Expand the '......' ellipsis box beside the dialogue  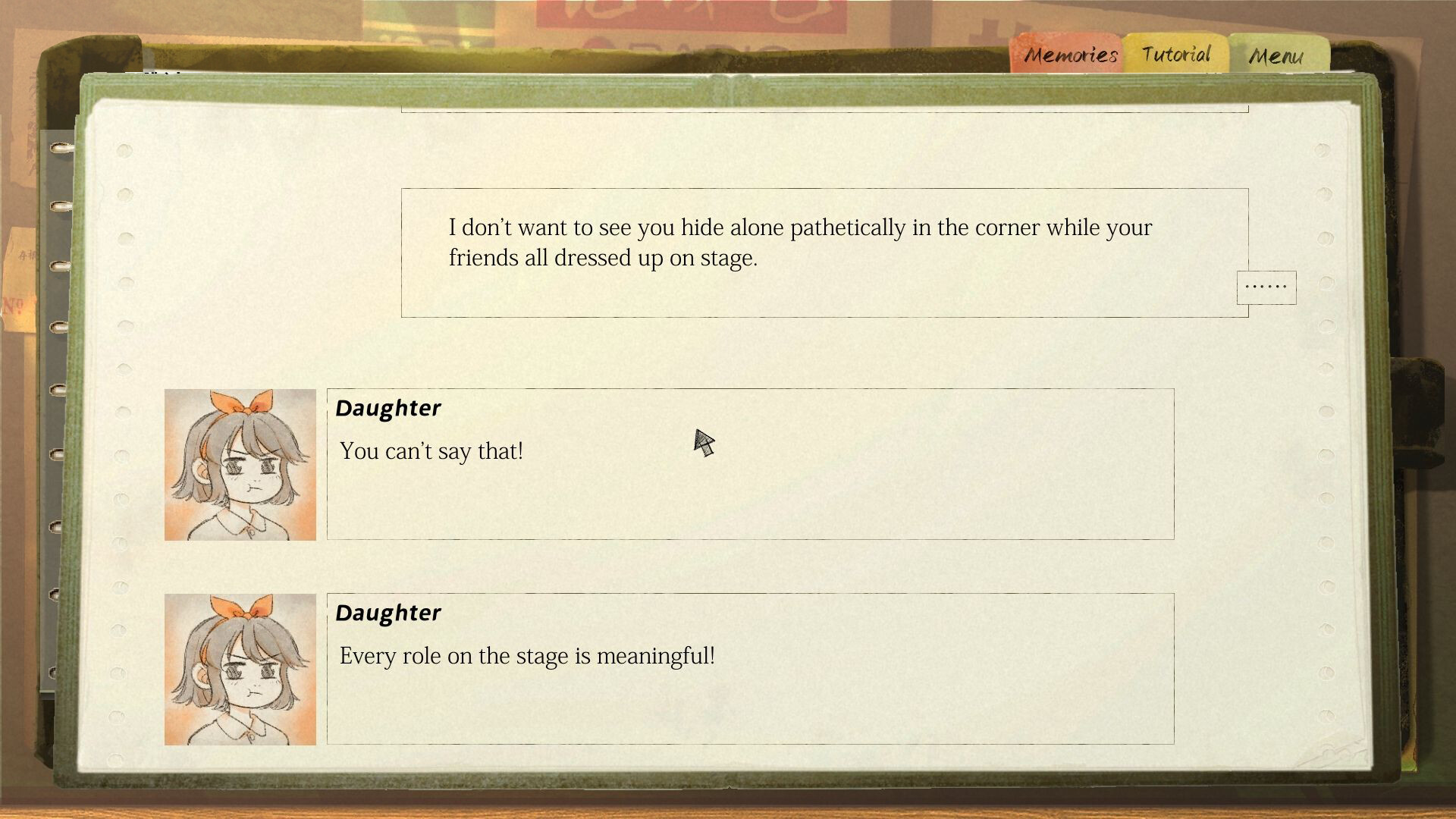pyautogui.click(x=1266, y=287)
